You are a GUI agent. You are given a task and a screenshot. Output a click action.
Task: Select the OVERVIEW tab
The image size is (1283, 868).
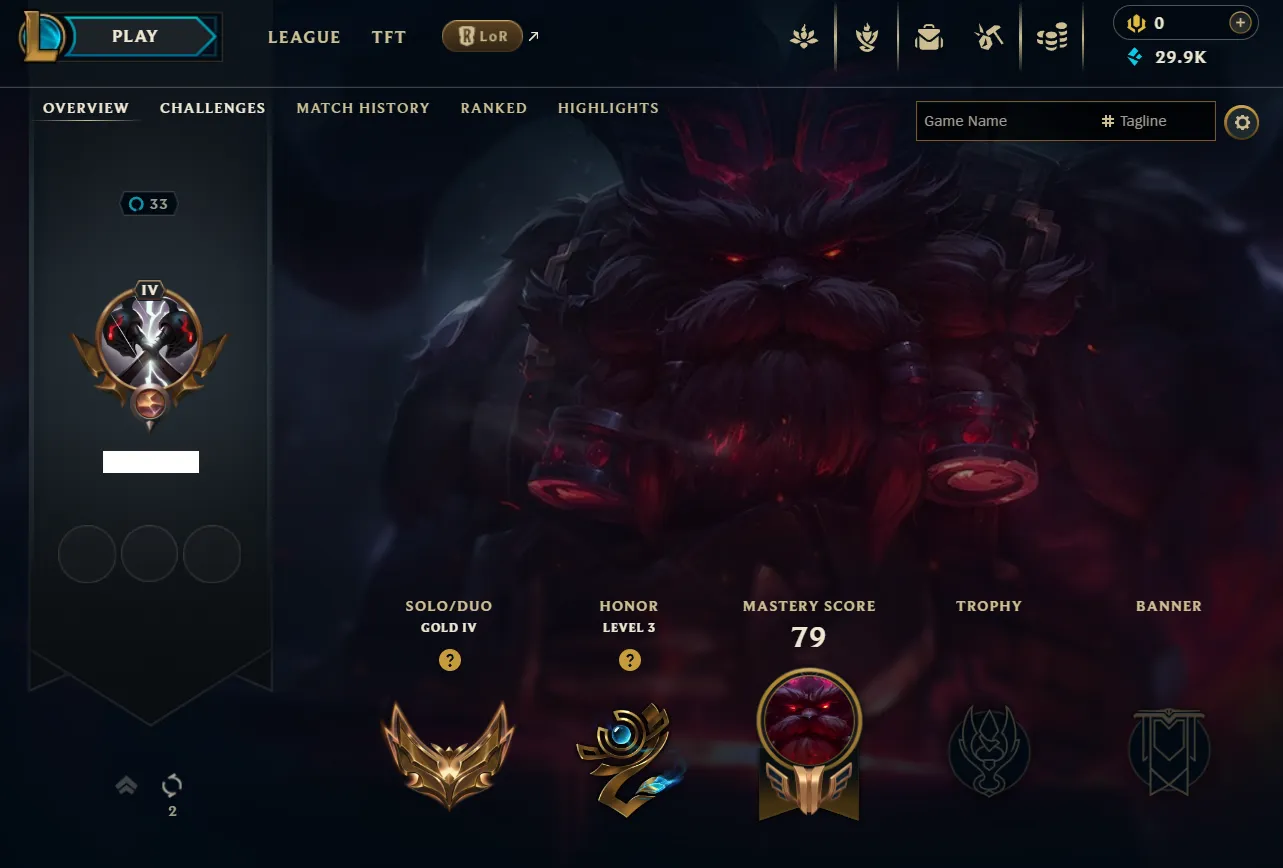[x=85, y=108]
